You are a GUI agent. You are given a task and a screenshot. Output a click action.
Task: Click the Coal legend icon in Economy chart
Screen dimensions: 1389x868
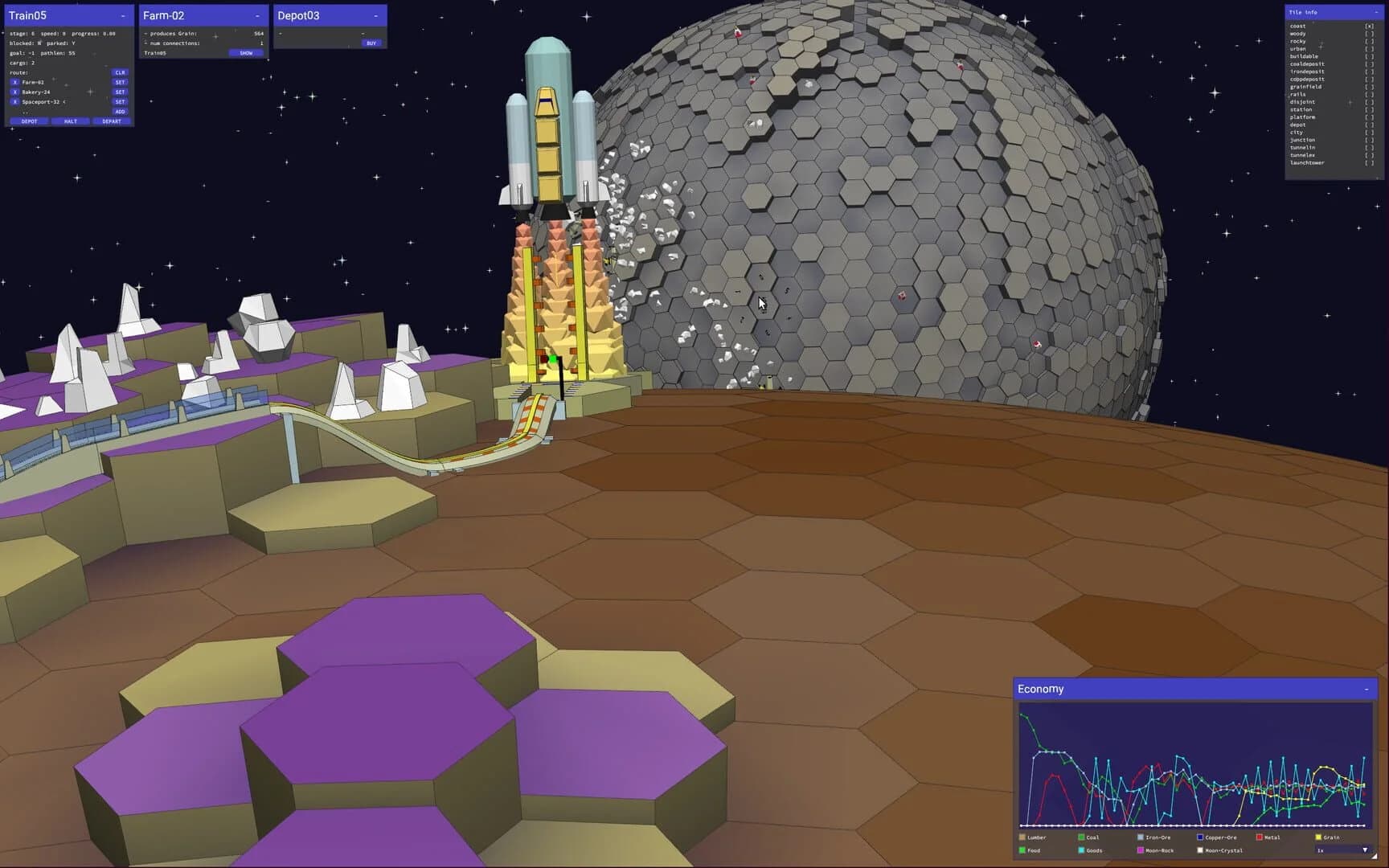pyautogui.click(x=1081, y=837)
